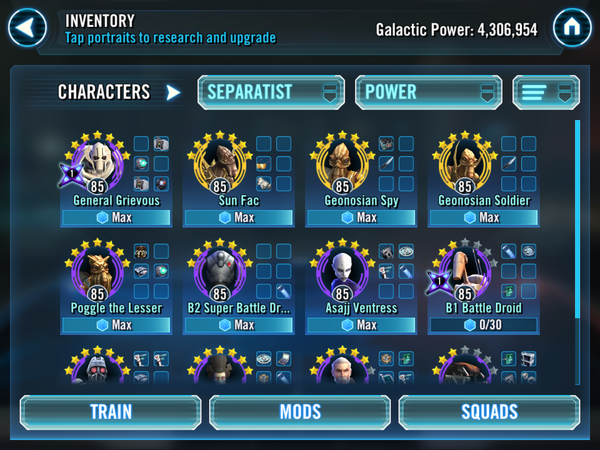Click the Characters category selector

click(119, 92)
